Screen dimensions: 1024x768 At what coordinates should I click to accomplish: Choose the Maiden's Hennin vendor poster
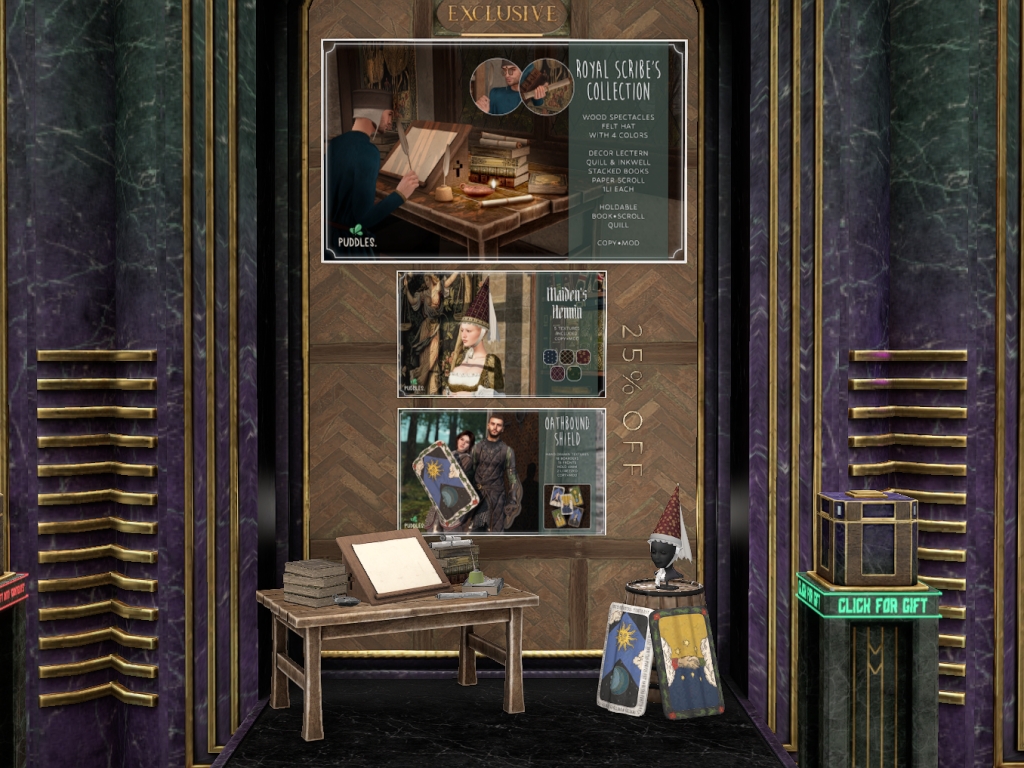(501, 333)
